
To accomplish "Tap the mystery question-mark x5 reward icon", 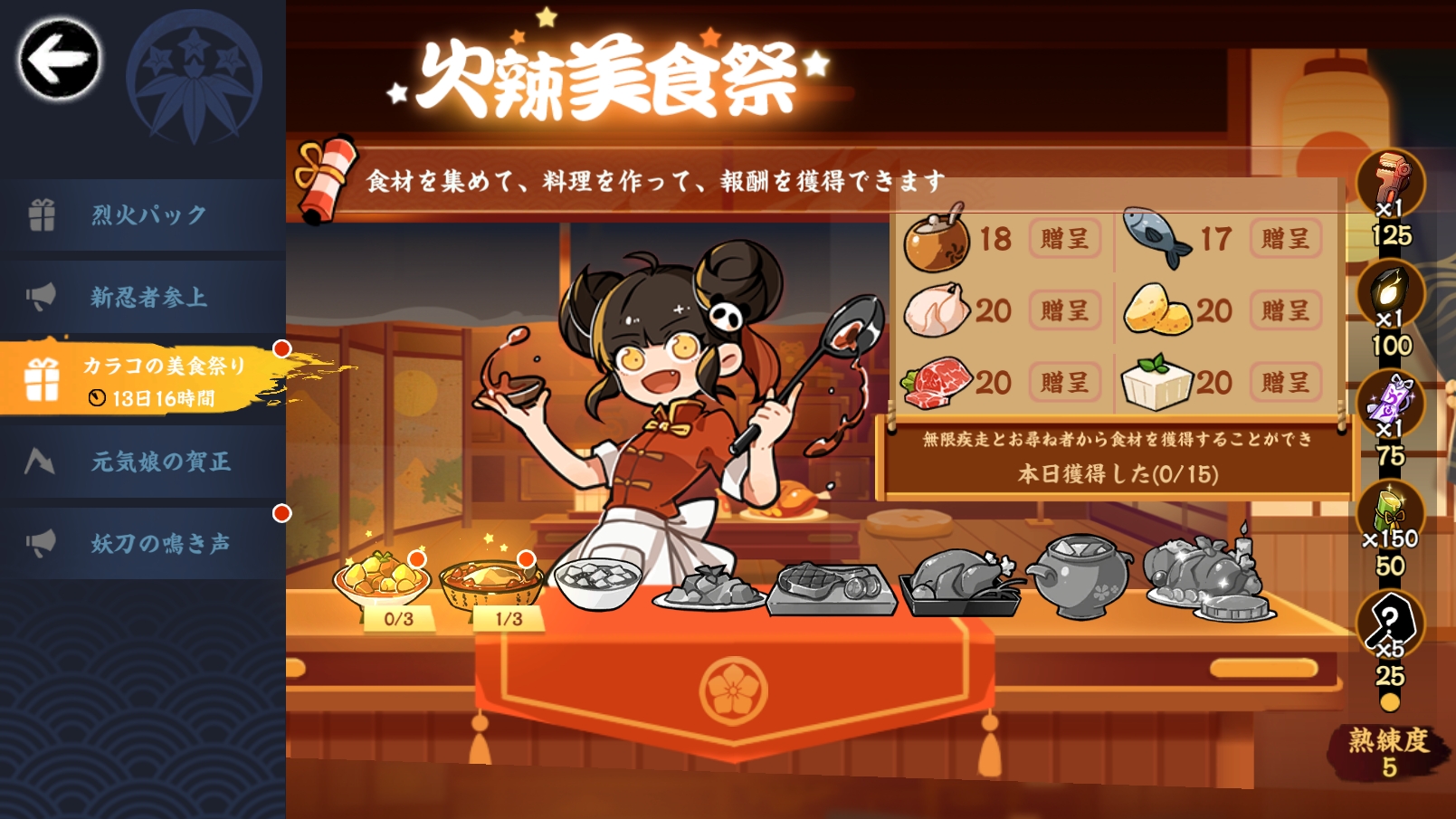I will coord(1391,626).
